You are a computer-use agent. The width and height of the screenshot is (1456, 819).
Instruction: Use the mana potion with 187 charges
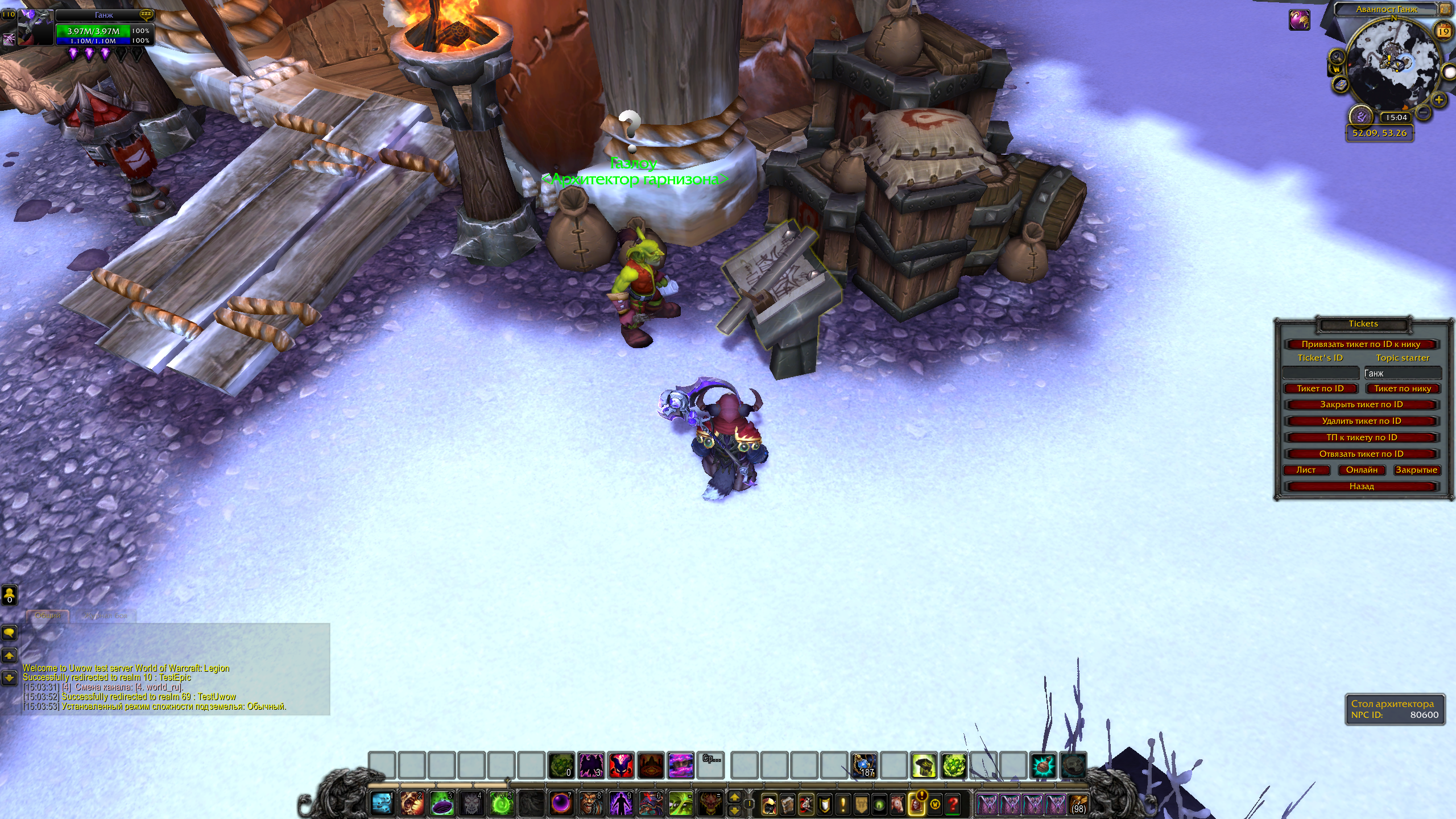point(864,766)
